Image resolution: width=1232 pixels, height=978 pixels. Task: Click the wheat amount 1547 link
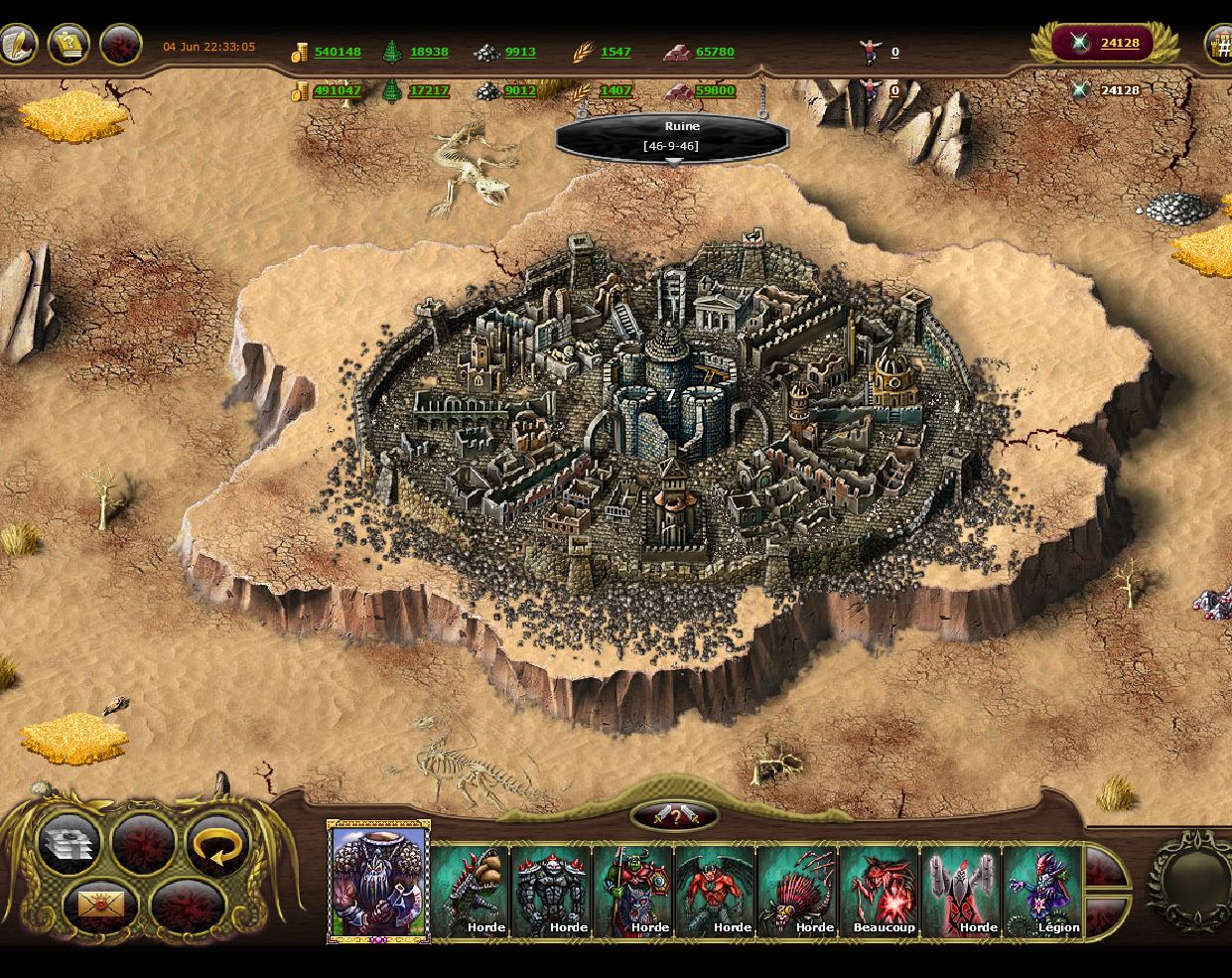click(x=616, y=52)
